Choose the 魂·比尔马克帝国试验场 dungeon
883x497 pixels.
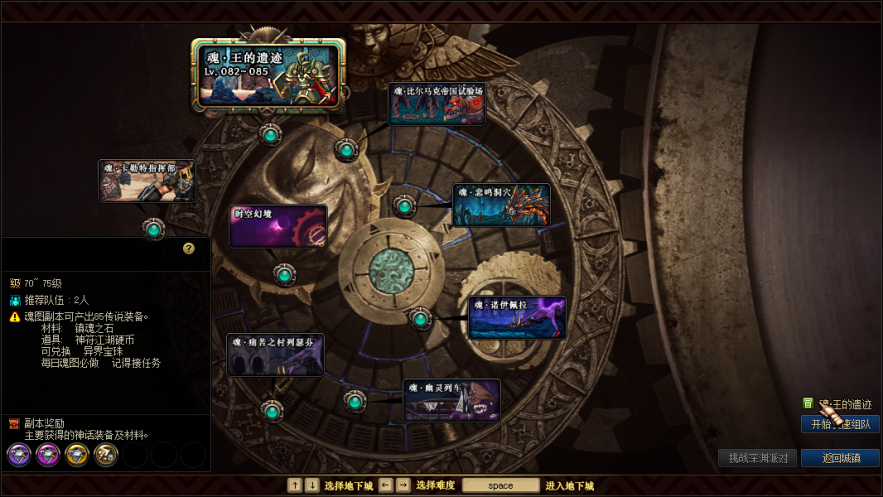(x=437, y=103)
